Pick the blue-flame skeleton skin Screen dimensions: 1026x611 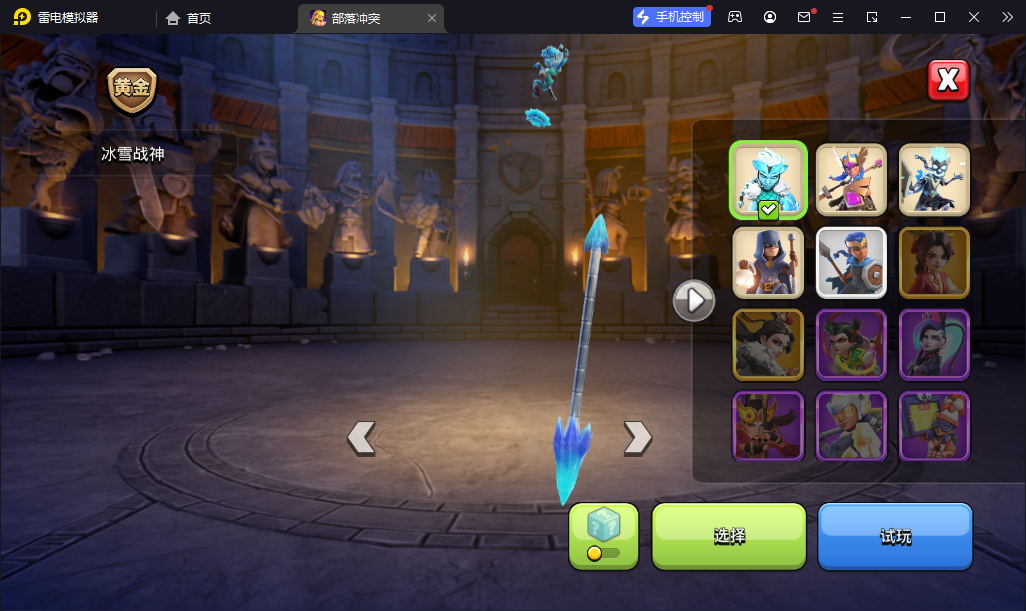(934, 180)
